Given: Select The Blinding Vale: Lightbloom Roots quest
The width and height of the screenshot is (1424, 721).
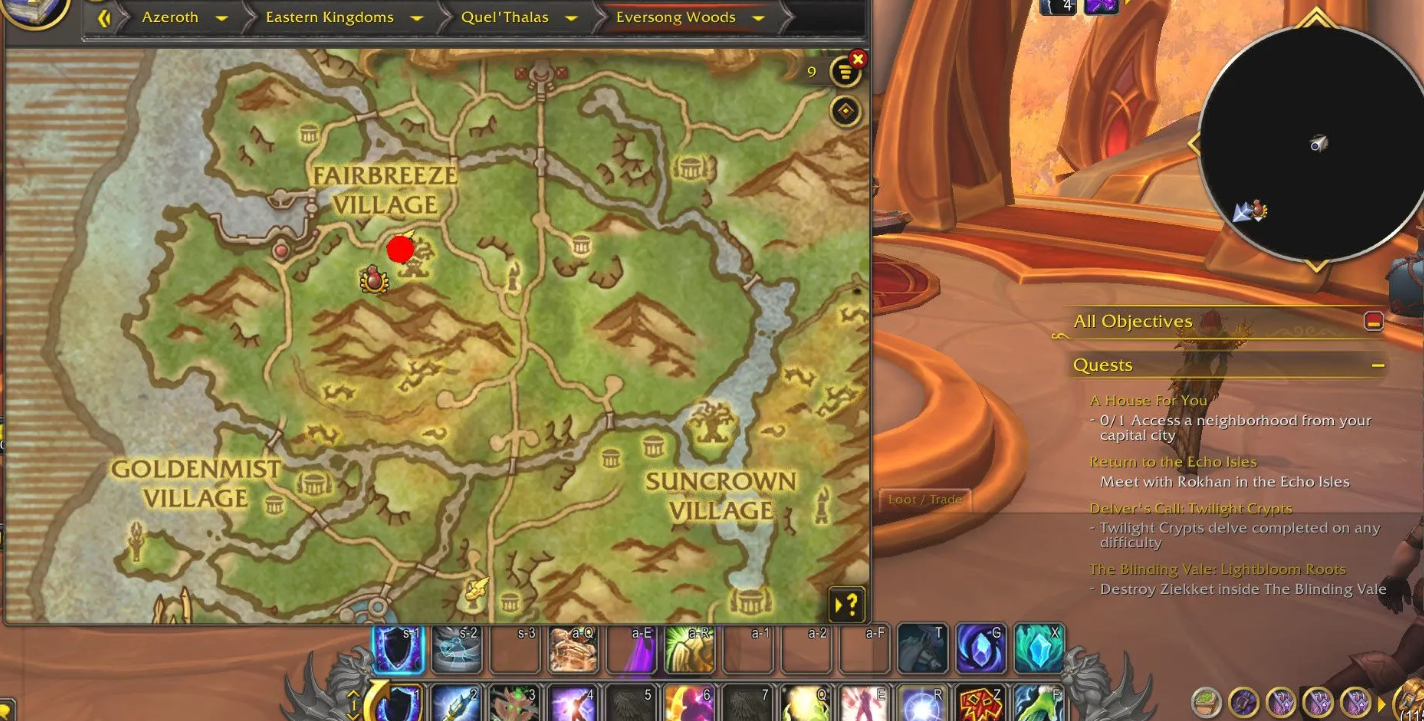Looking at the screenshot, I should [1217, 569].
